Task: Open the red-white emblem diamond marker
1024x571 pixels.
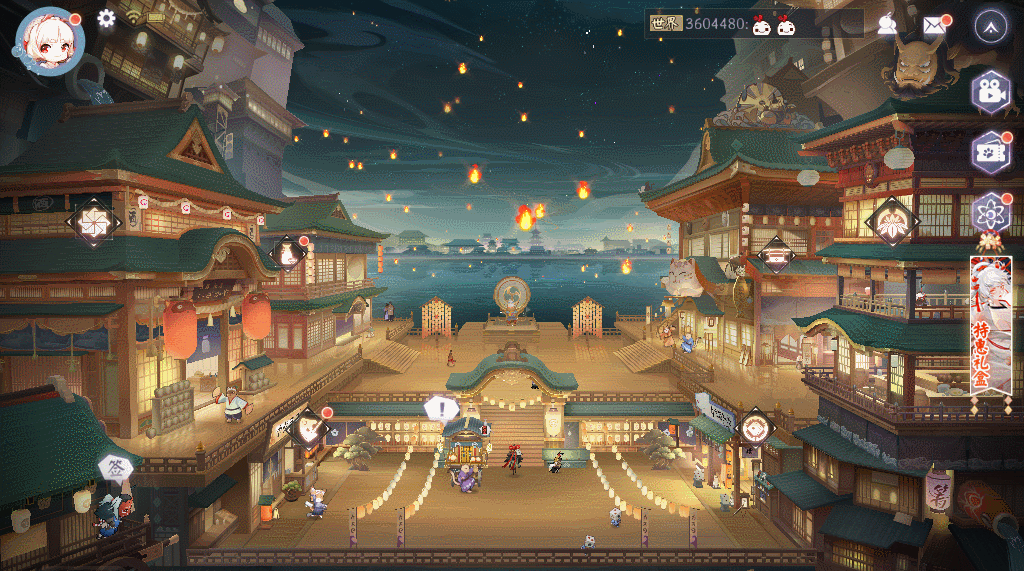Action: coord(756,428)
